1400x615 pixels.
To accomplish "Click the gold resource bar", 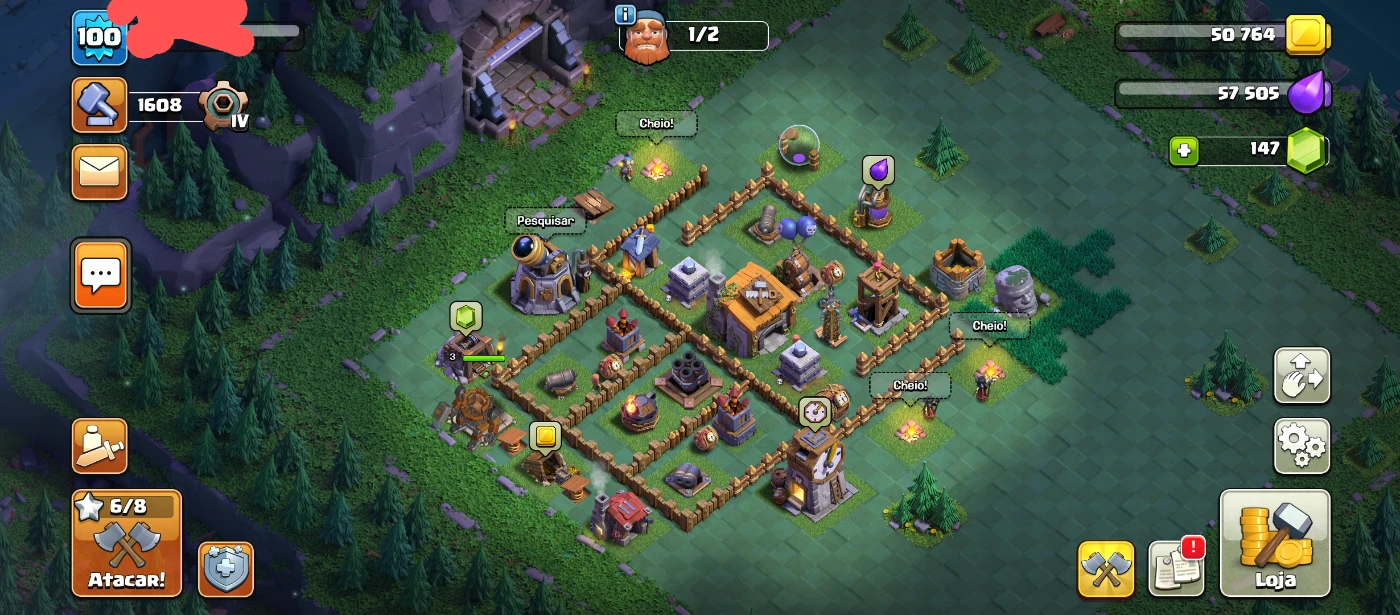I will click(1220, 35).
